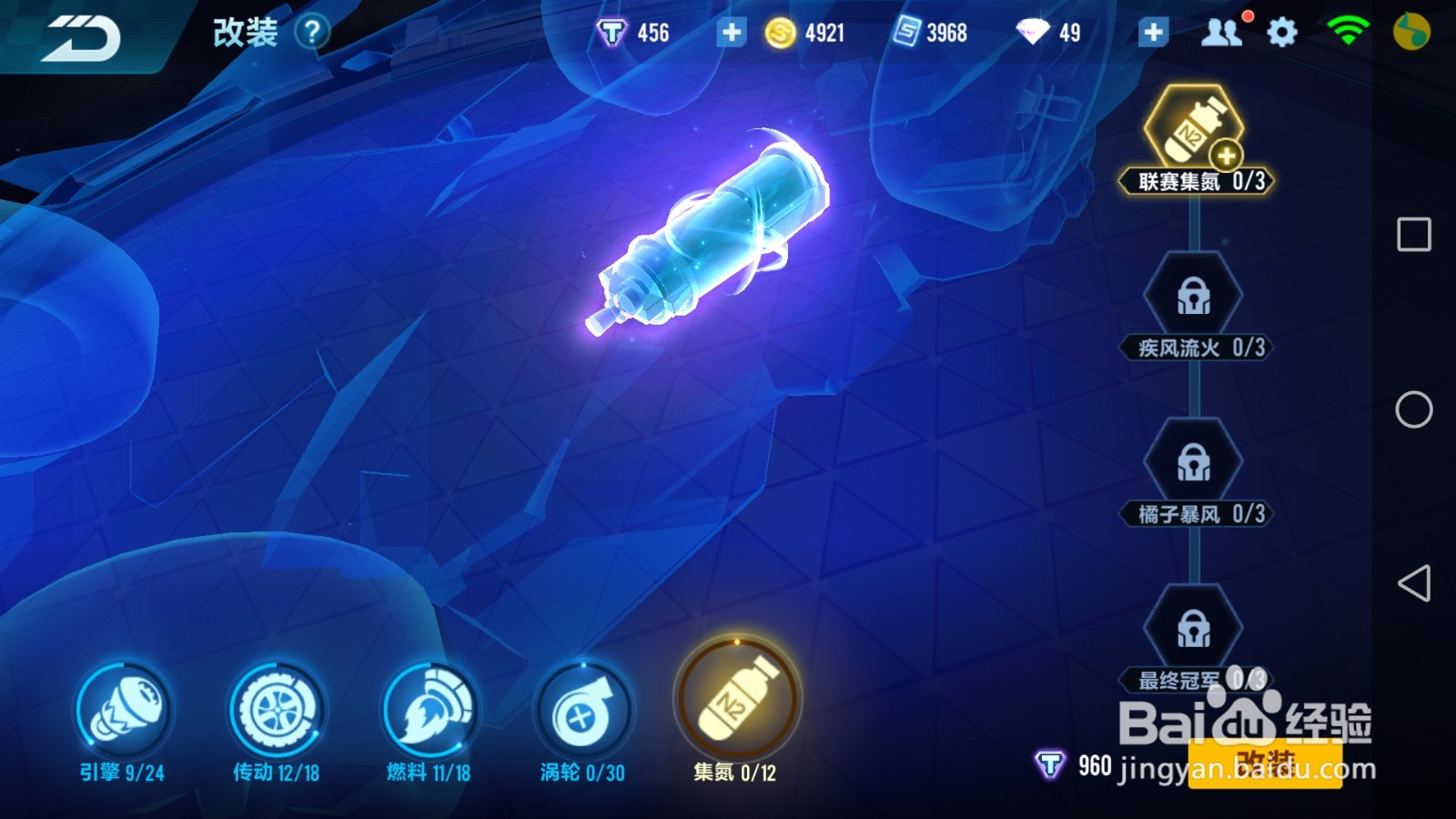This screenshot has width=1456, height=819.
Task: Click the plus beside the diamond count
Action: tap(1153, 32)
